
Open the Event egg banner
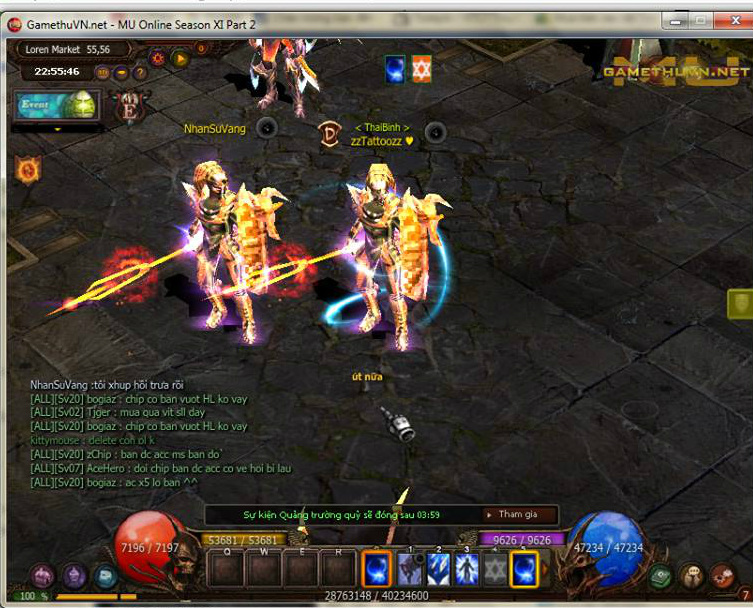[x=55, y=105]
